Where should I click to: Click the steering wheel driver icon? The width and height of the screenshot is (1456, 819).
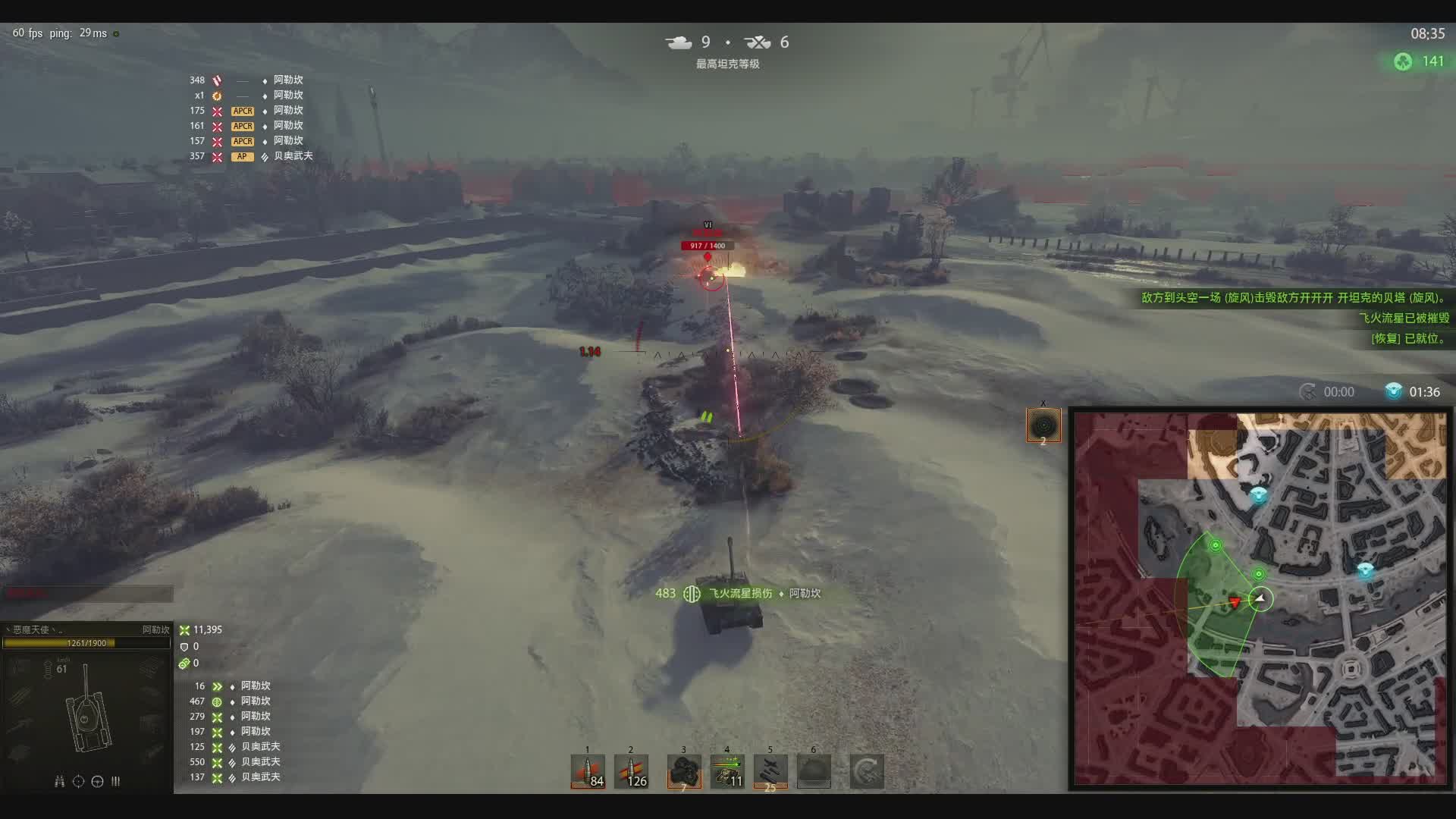click(x=97, y=782)
